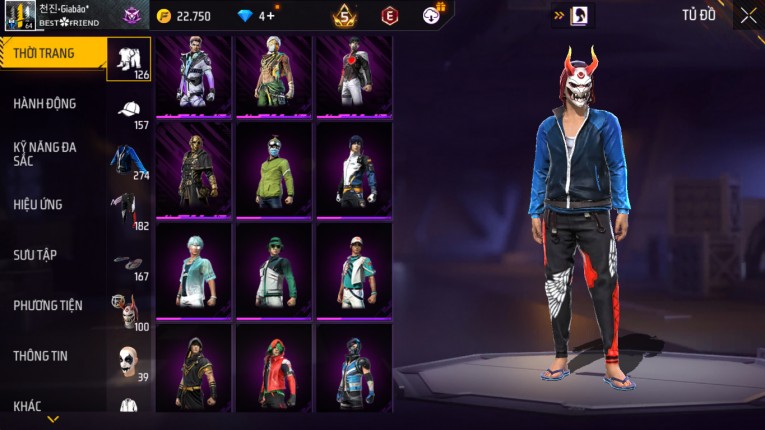The width and height of the screenshot is (765, 430).
Task: Choose the gold-masked dark robed outfit
Action: 193,171
